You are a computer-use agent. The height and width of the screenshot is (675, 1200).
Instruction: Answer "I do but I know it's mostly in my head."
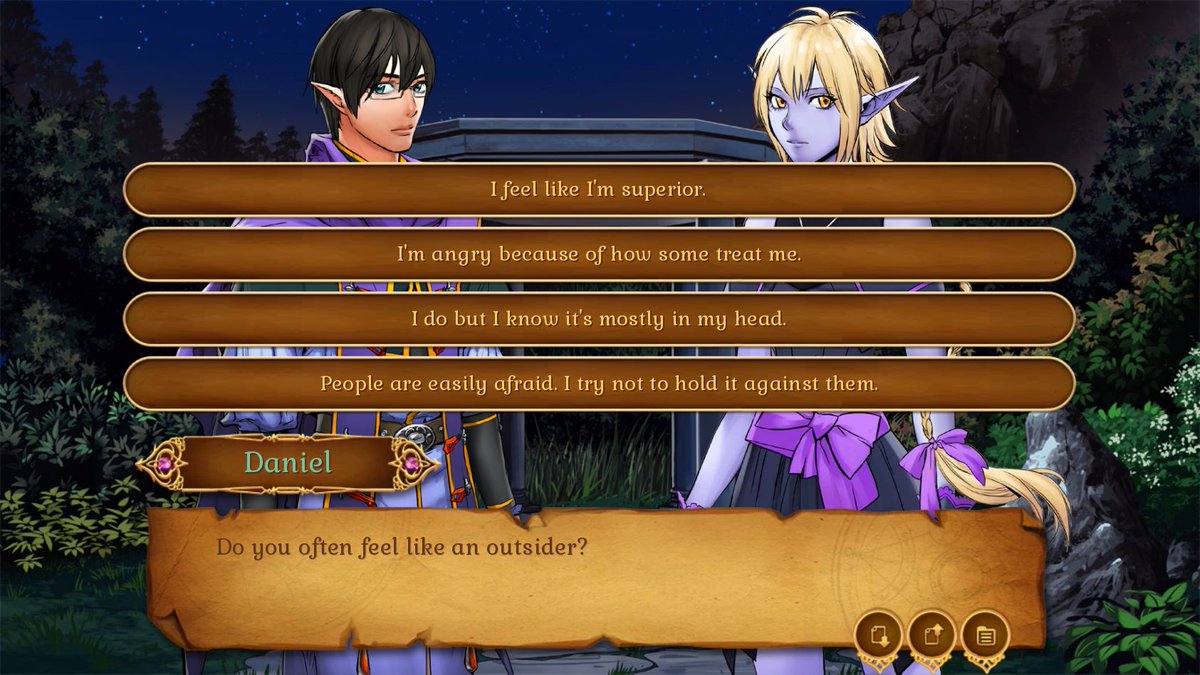[x=598, y=319]
